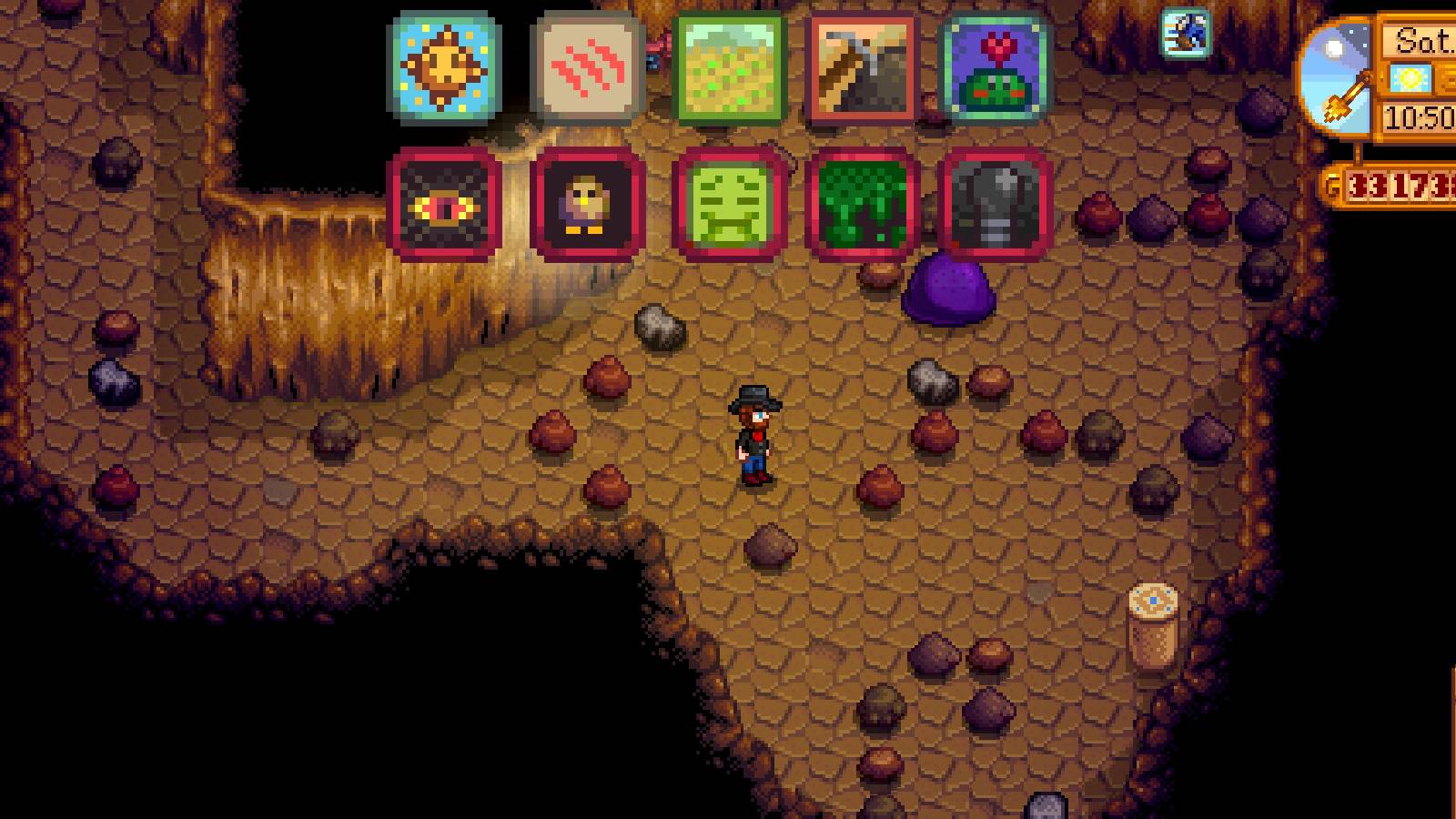This screenshot has height=819, width=1456.
Task: Toggle the sunny weather indicator
Action: (1413, 79)
